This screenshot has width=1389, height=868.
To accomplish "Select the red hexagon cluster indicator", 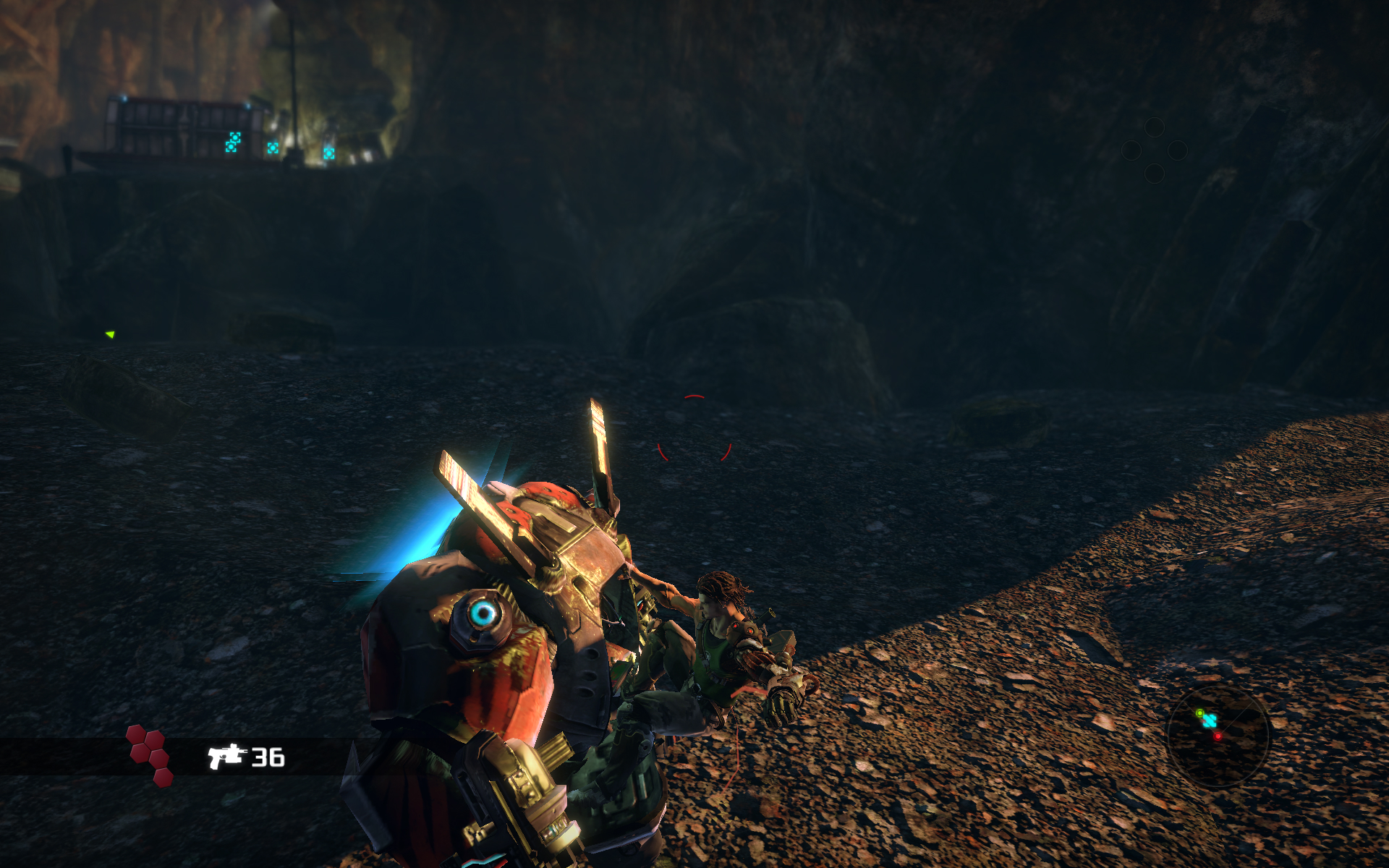I will pos(149,754).
